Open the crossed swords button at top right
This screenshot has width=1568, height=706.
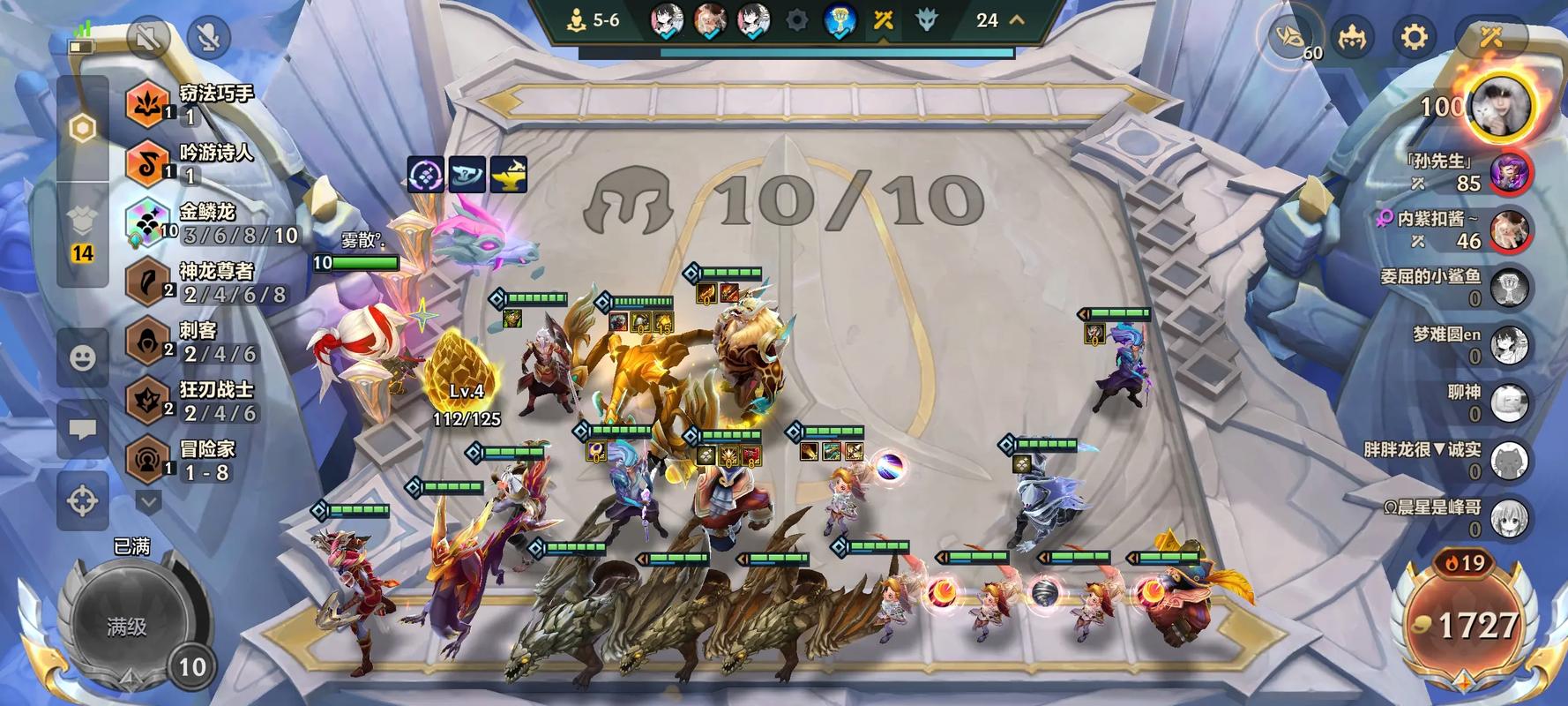click(x=1490, y=37)
